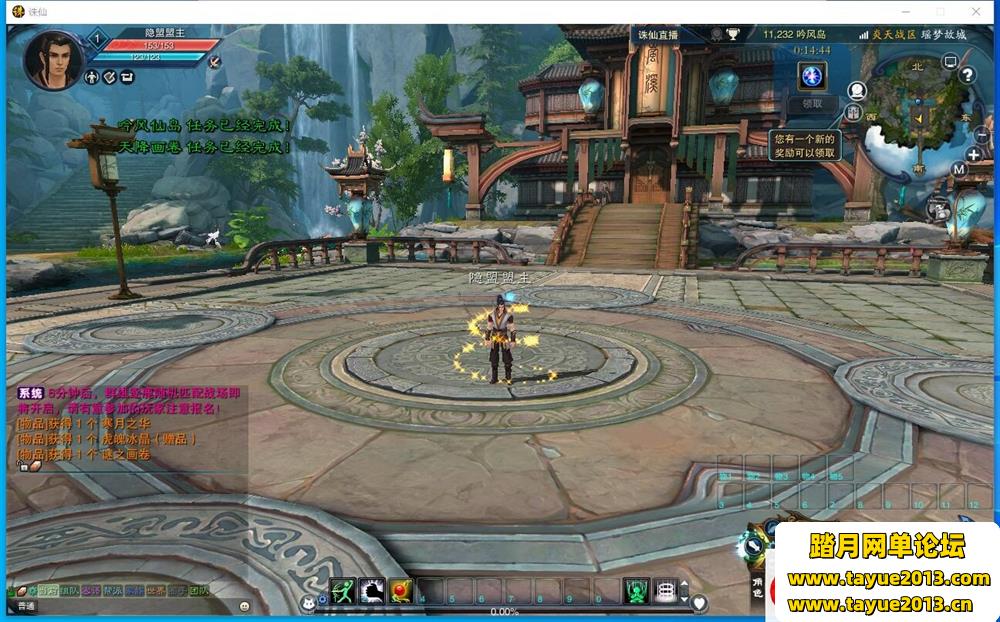Screen dimensions: 1000x622
Task: Select the red orb item in the hotbar
Action: (401, 591)
